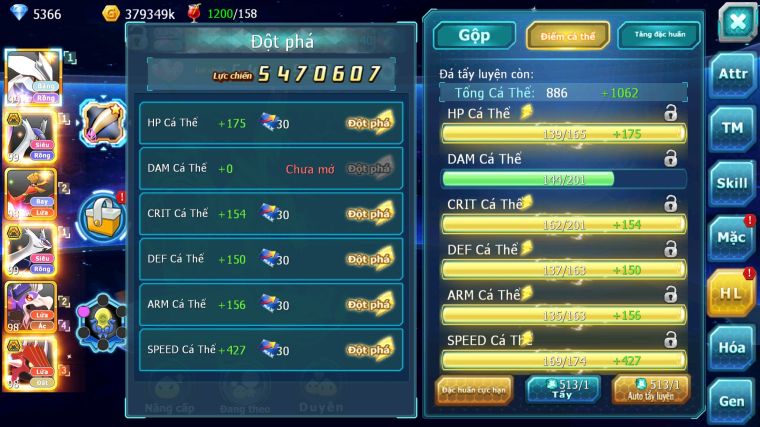Toggle the lock beside HP Cá Thể bar
This screenshot has width=760, height=427.
tap(670, 114)
